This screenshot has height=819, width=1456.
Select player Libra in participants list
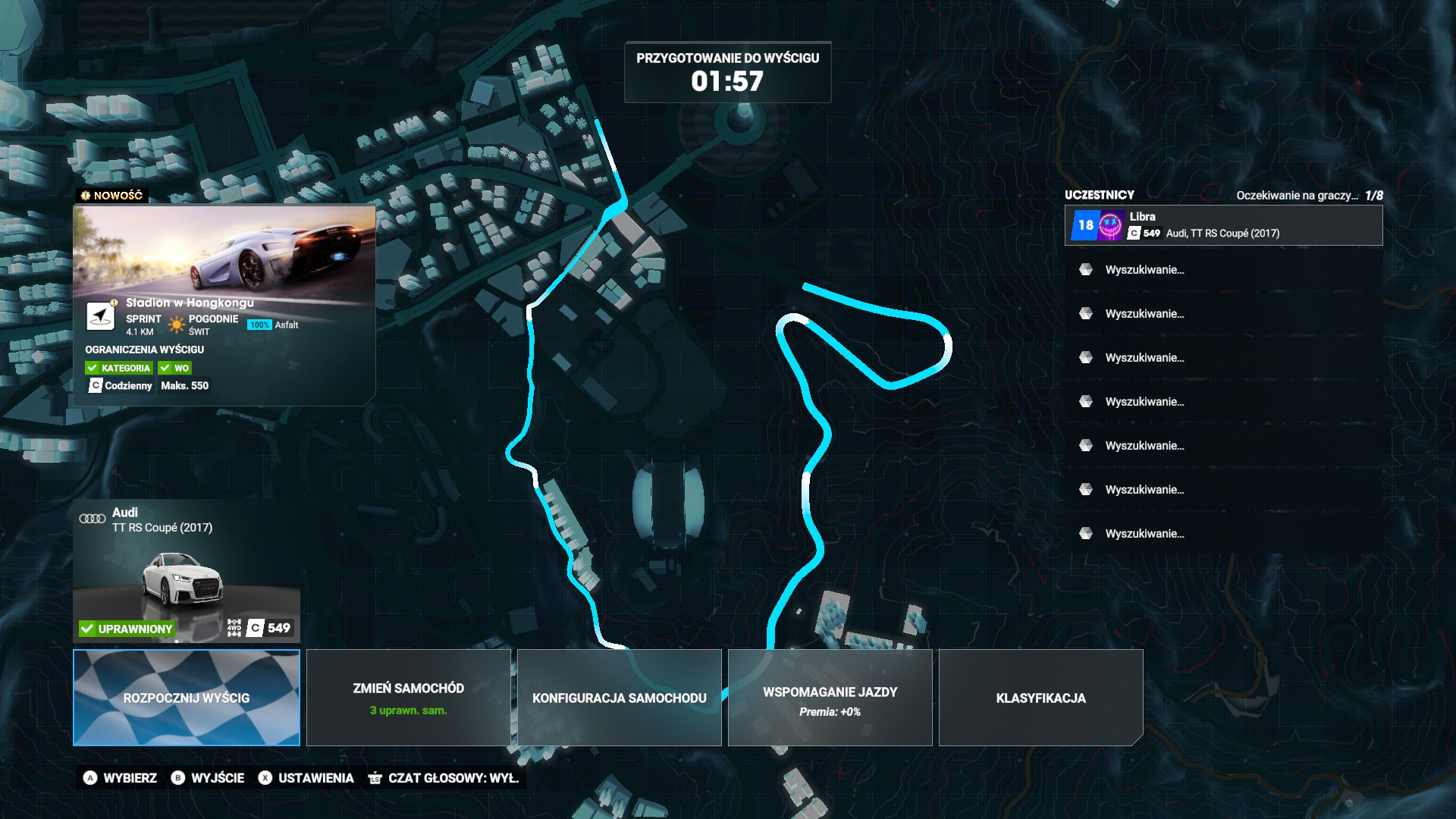(1223, 225)
